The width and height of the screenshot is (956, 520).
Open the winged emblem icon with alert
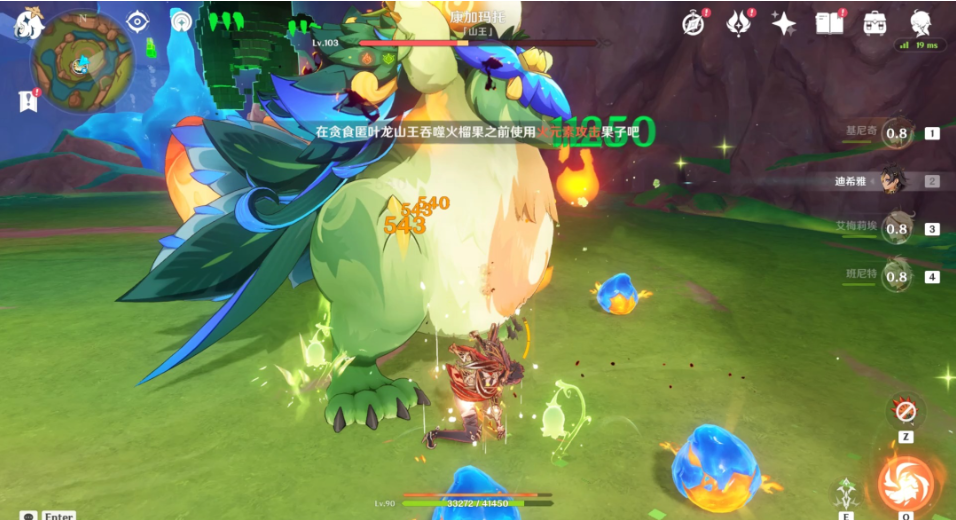tap(739, 23)
